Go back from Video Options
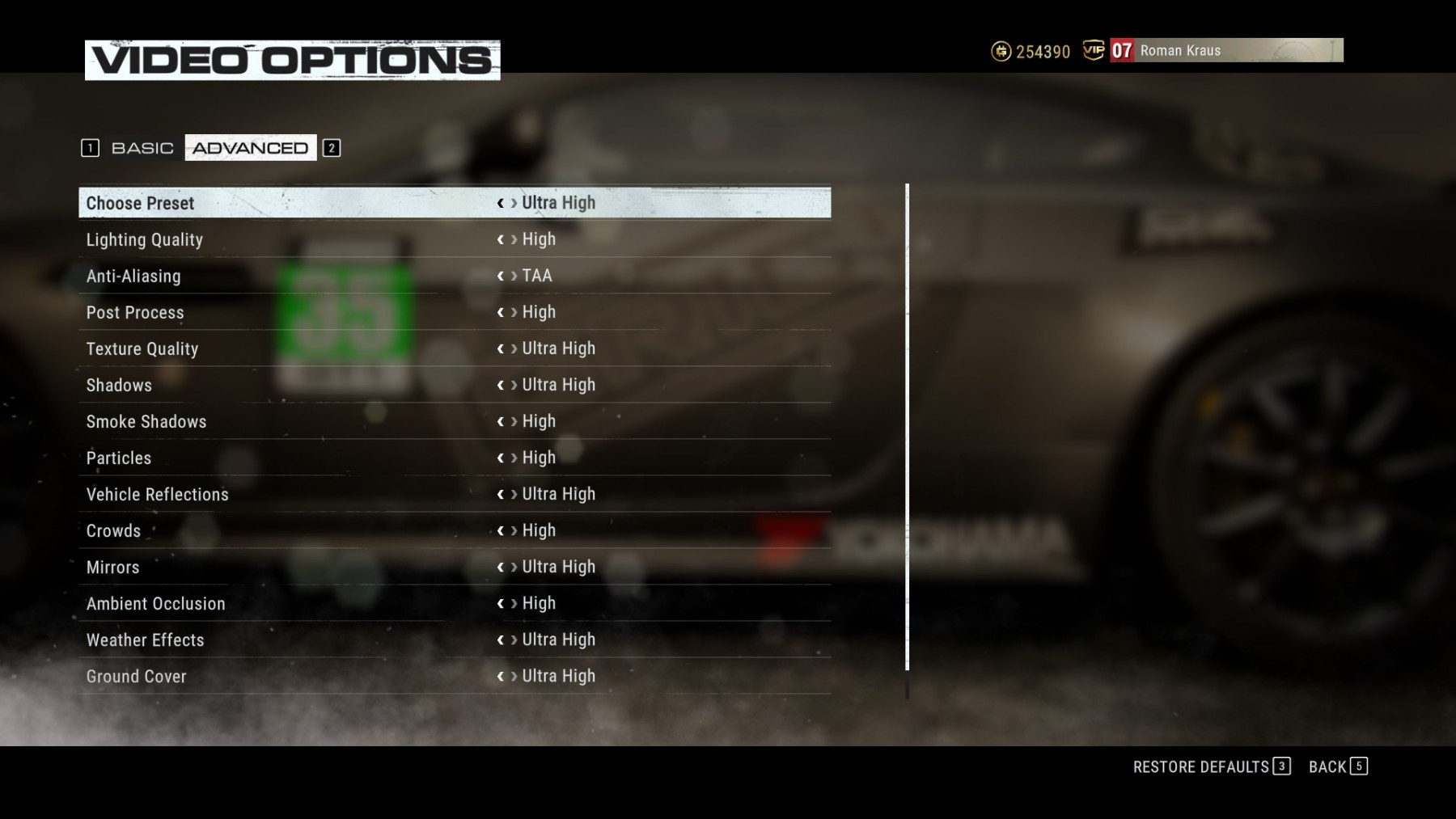This screenshot has width=1456, height=819. coord(1337,766)
